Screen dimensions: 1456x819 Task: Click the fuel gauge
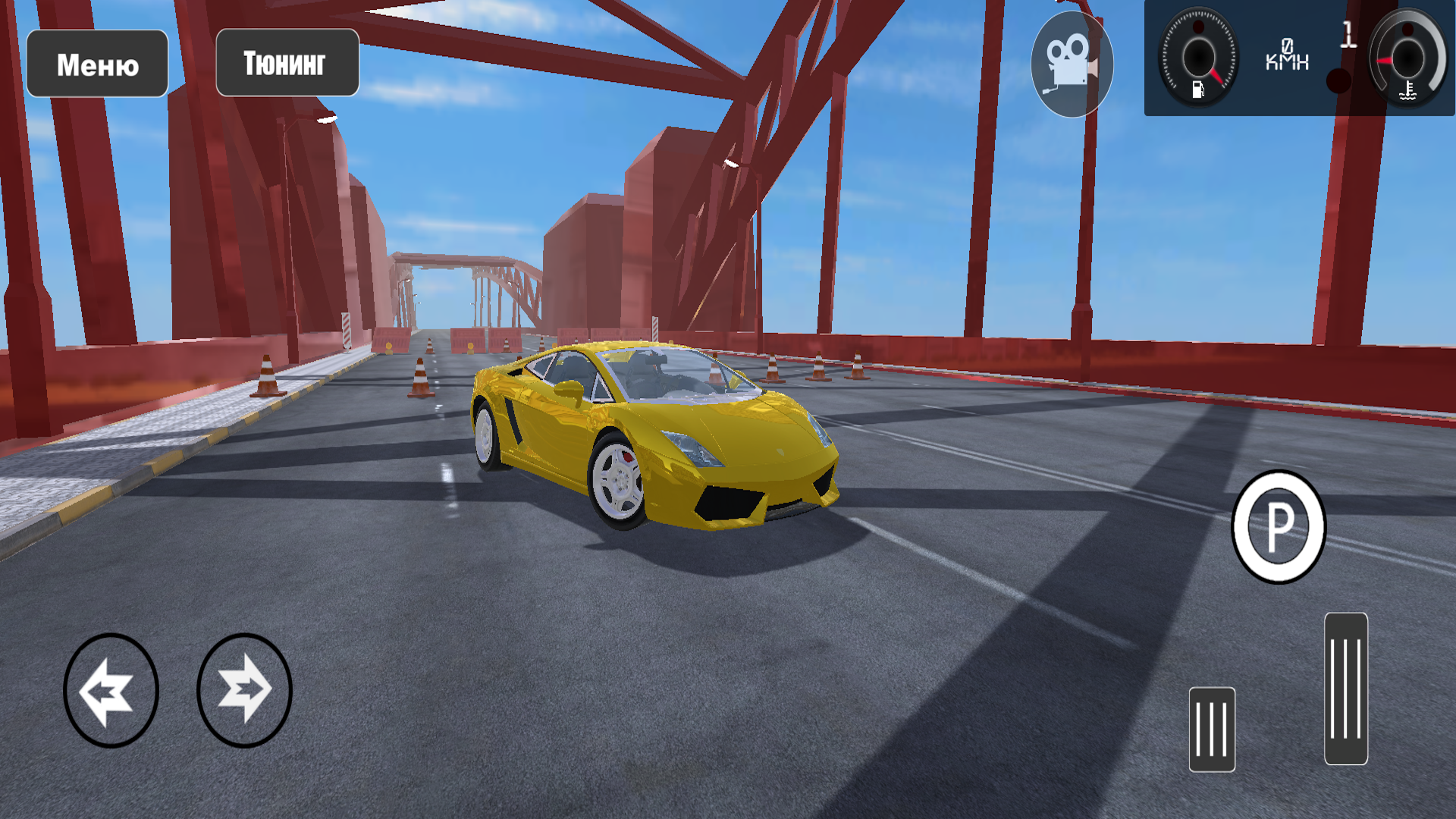[1200, 57]
